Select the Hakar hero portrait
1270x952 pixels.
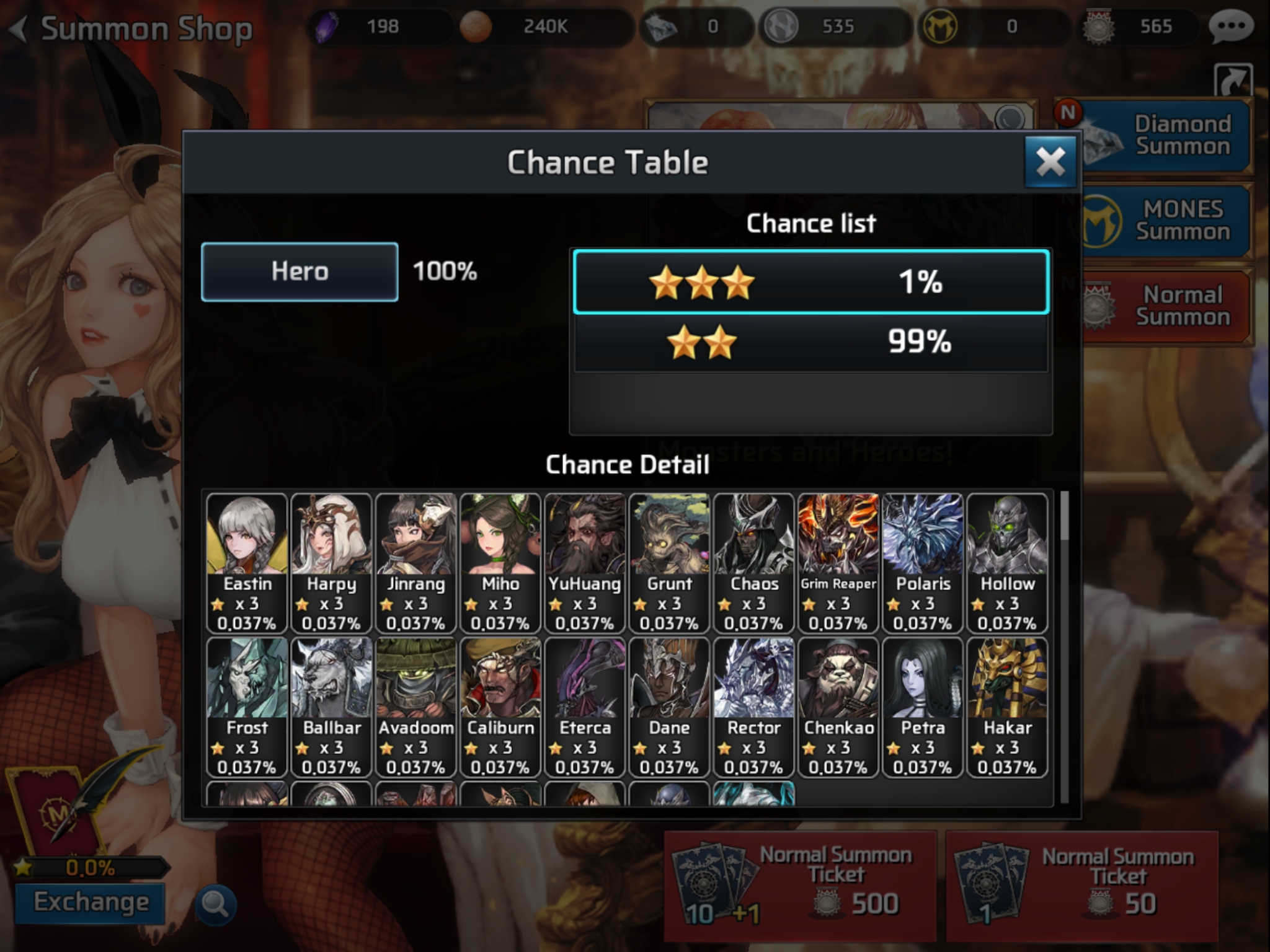coord(1007,706)
